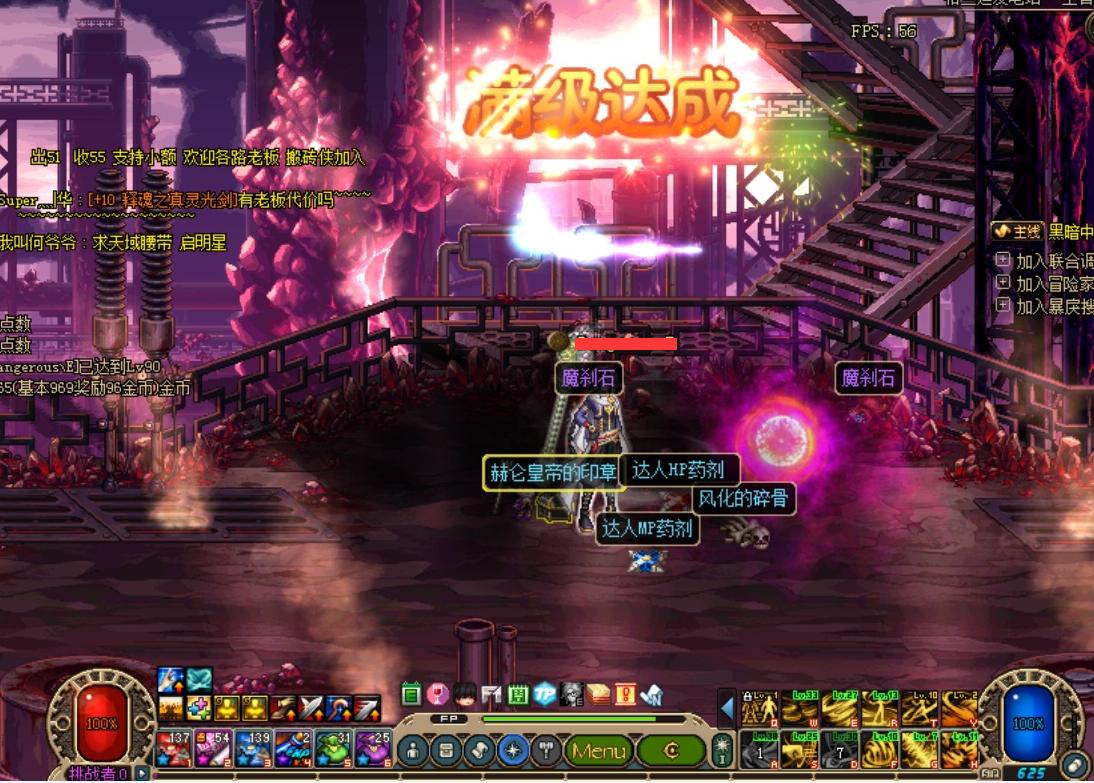Use the quick slot item with 137 count
The width and height of the screenshot is (1094, 783).
point(173,749)
